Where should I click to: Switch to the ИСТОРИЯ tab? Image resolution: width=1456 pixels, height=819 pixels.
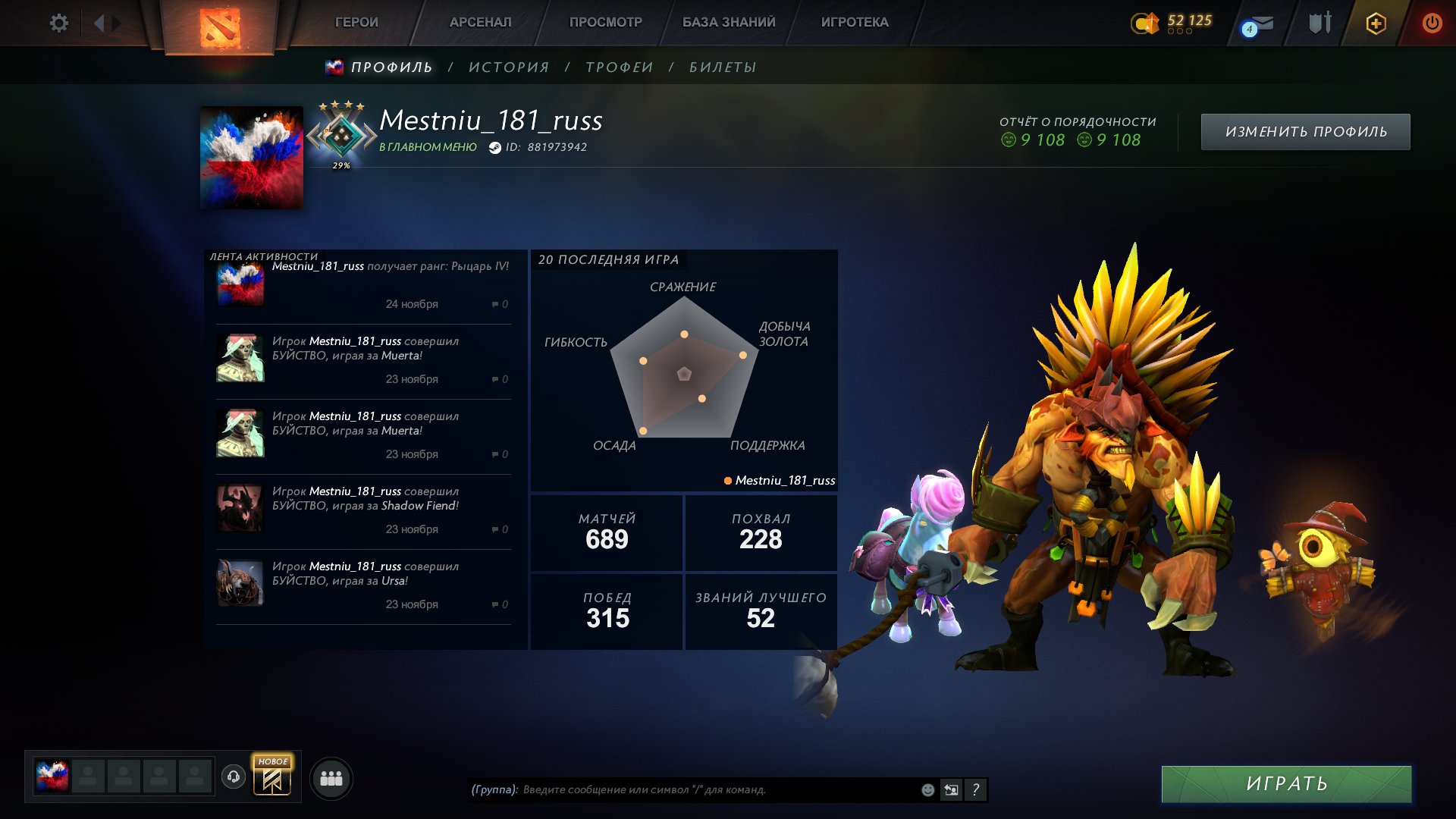click(x=507, y=67)
